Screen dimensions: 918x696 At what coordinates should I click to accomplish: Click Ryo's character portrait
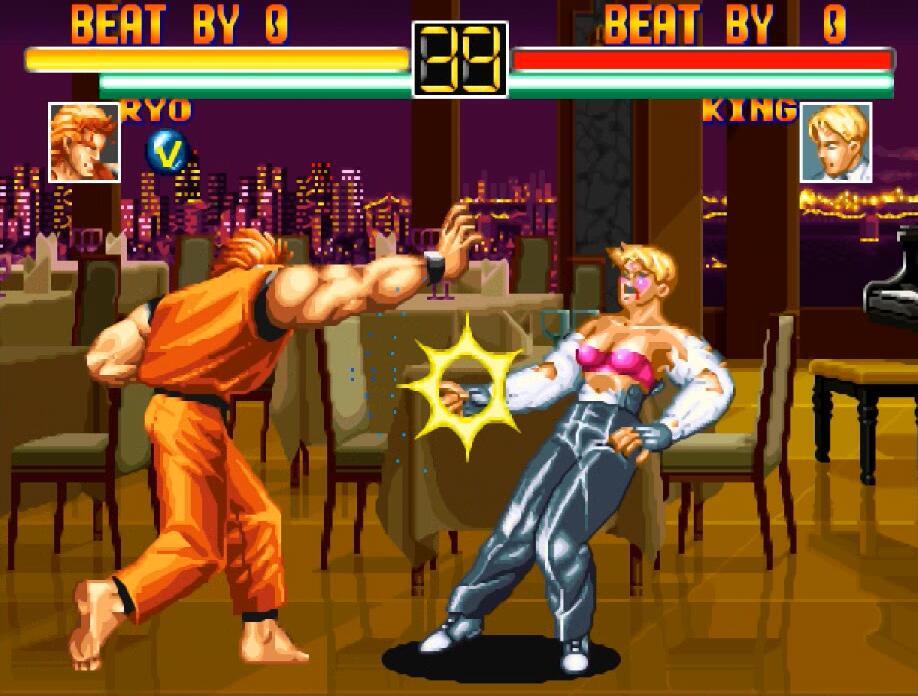(x=84, y=143)
